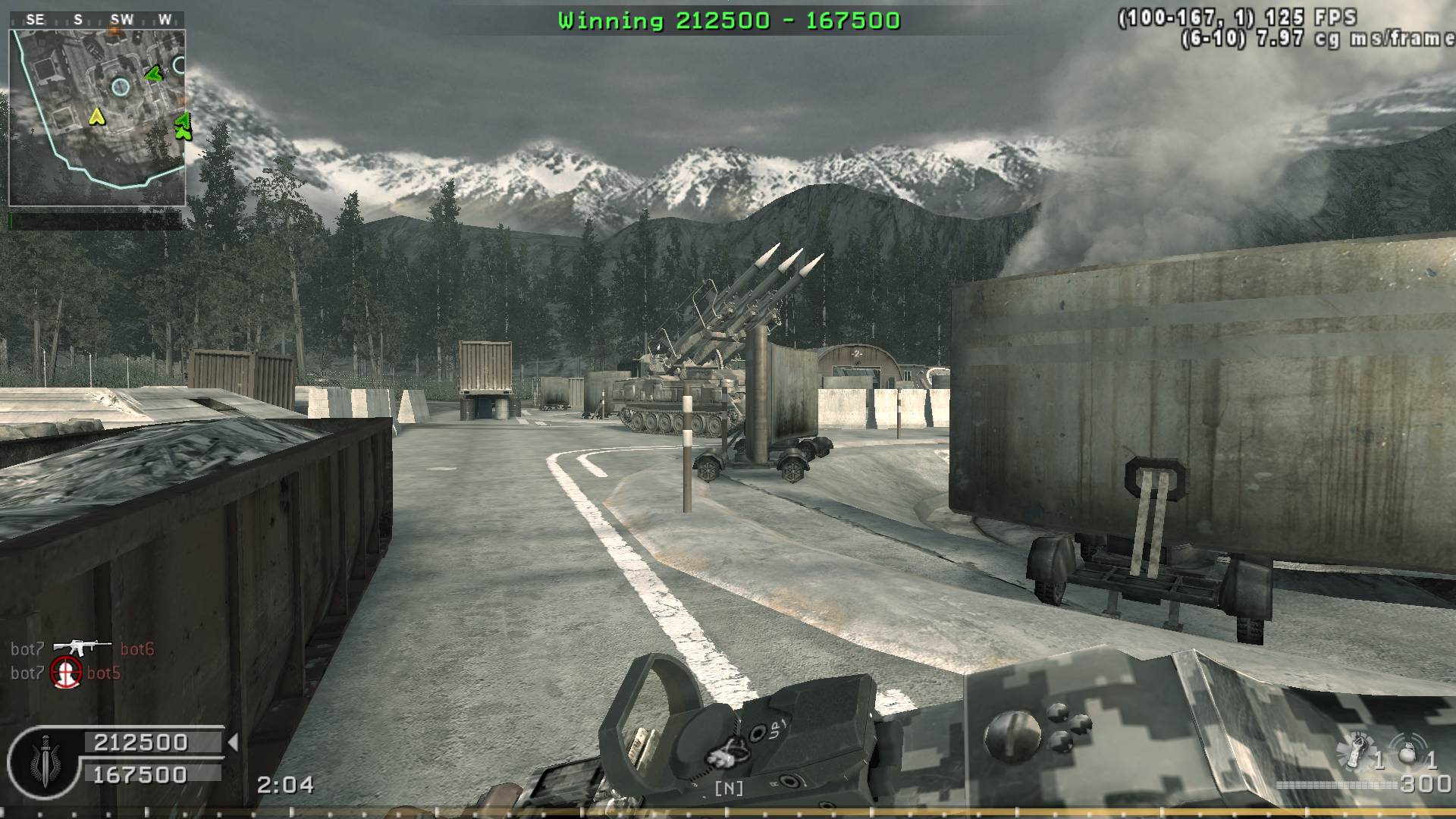This screenshot has height=819, width=1456.
Task: Click the compass strip above the minimap
Action: [97, 20]
